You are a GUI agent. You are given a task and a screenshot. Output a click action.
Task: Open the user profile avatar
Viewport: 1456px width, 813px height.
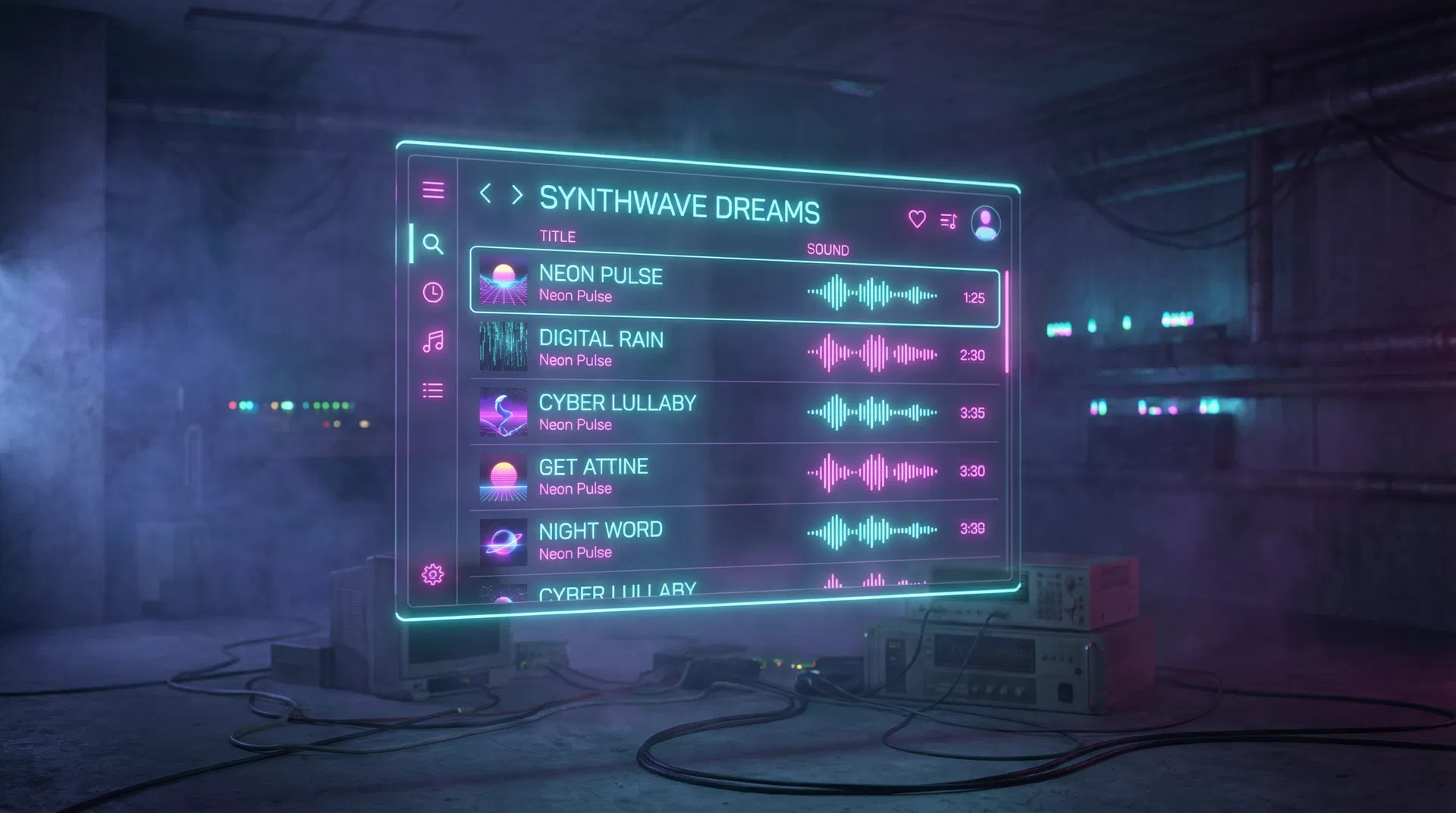click(985, 223)
